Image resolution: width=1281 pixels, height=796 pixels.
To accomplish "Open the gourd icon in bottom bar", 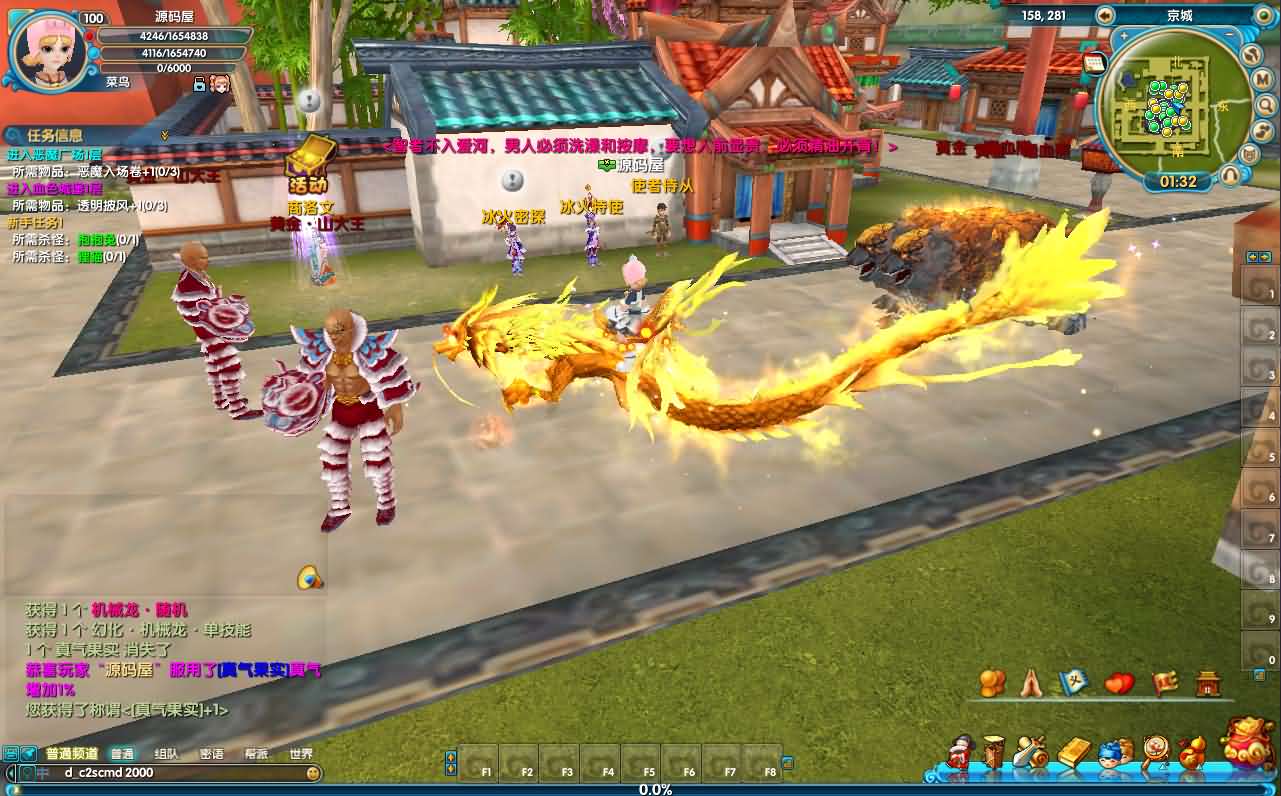I will coord(1191,752).
